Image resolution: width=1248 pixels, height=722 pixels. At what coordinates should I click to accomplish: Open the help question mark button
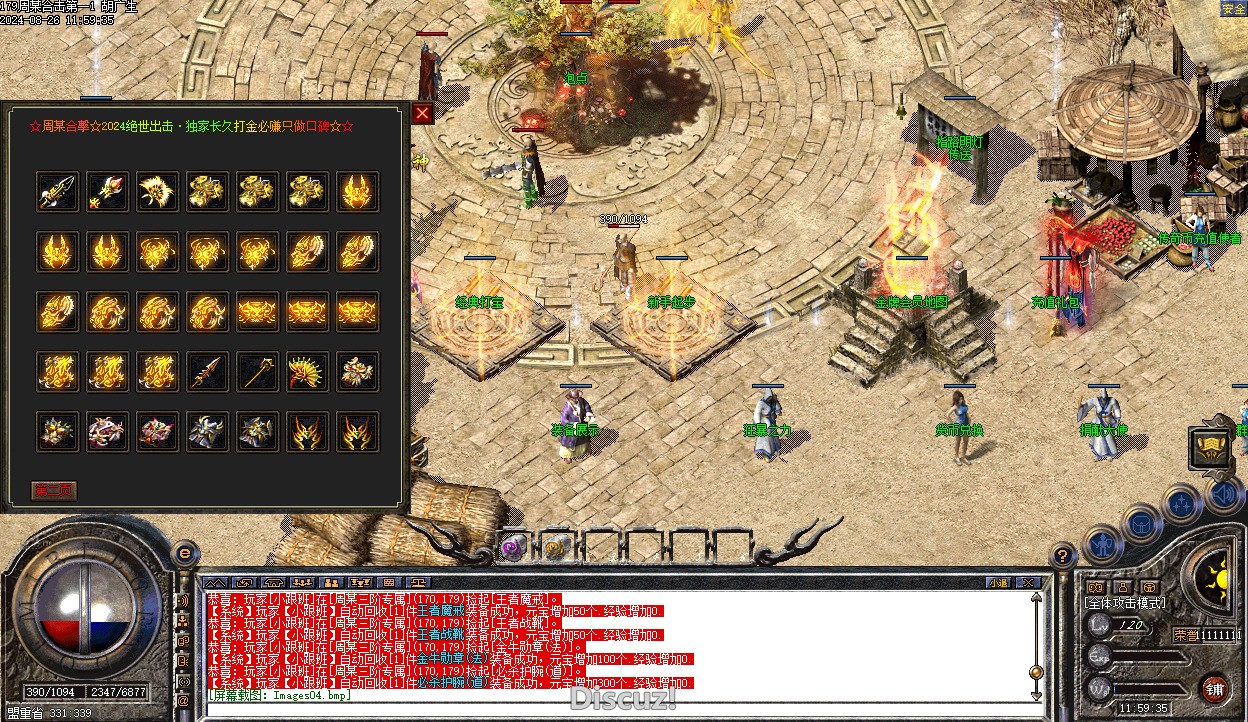pos(1063,555)
